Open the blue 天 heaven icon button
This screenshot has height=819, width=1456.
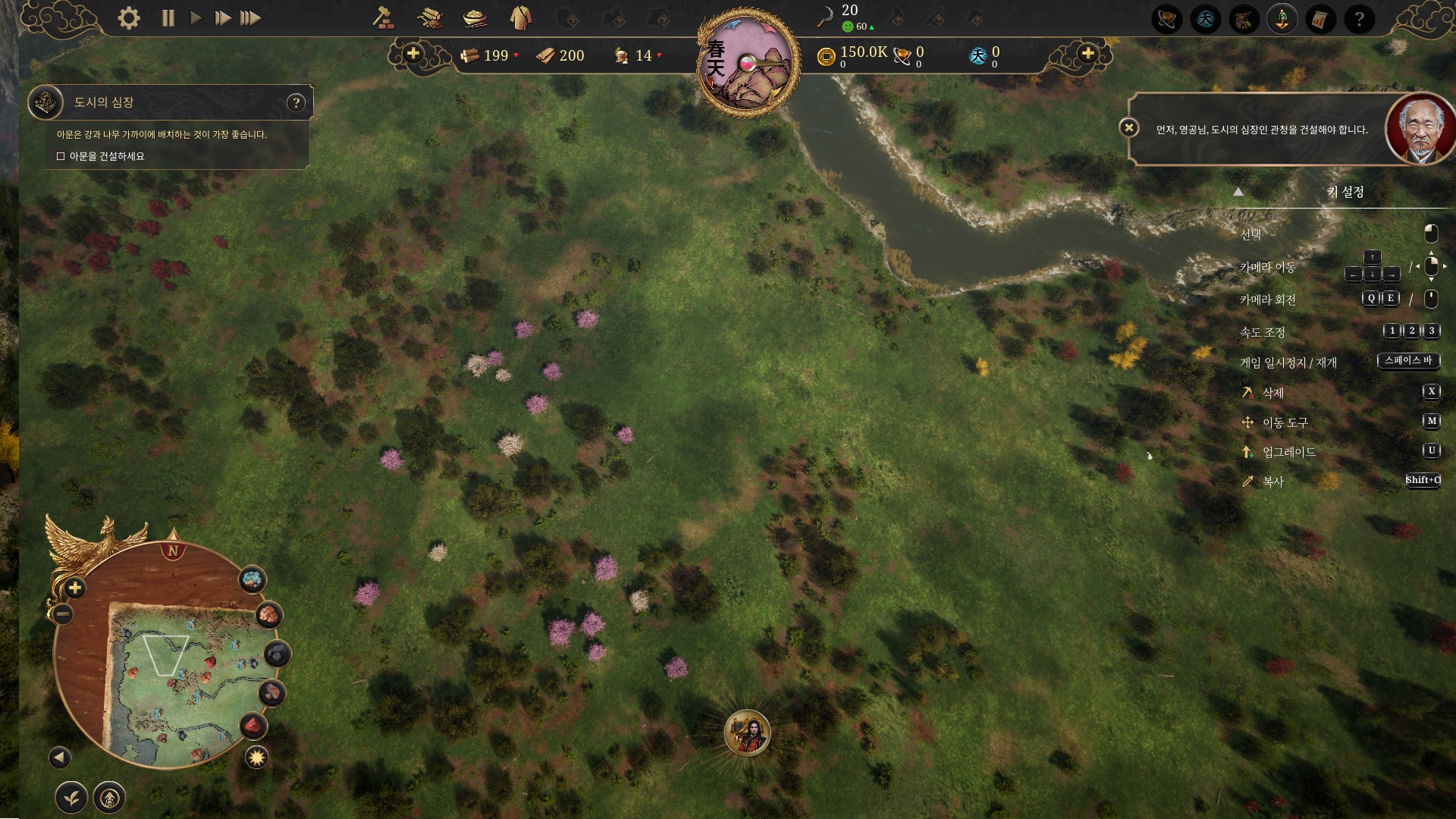(x=1206, y=19)
